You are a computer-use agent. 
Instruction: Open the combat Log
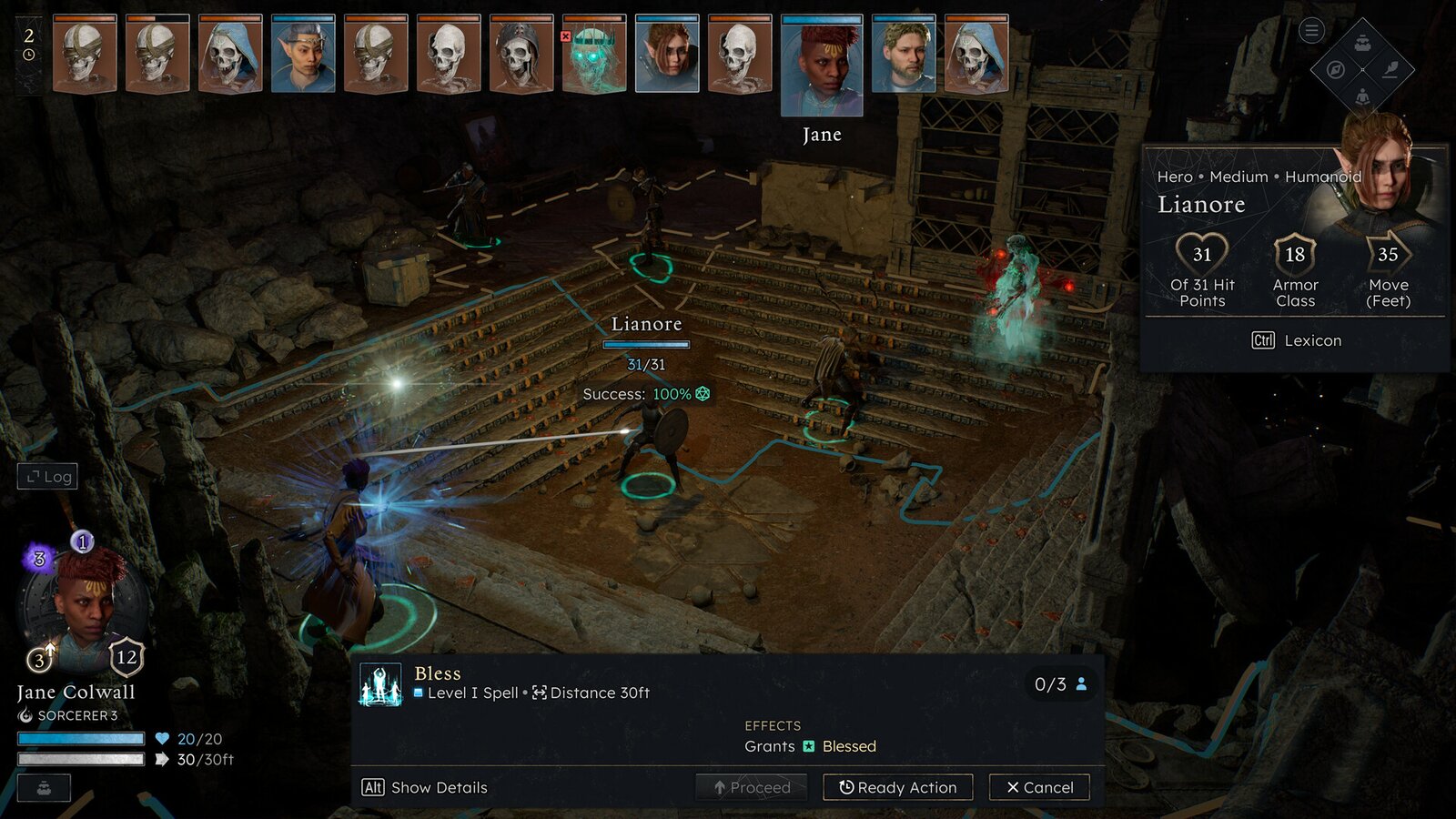(x=47, y=476)
